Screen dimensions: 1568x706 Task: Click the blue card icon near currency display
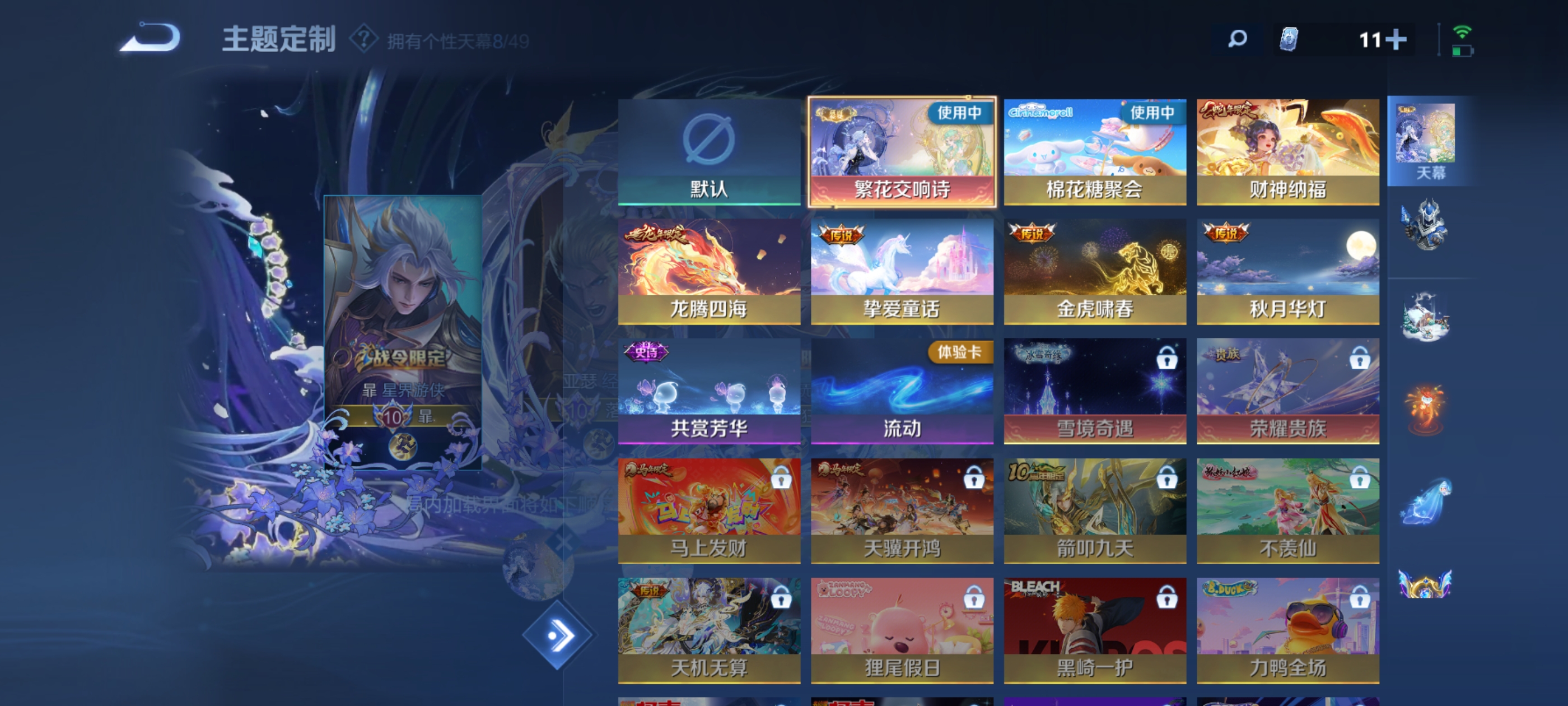[x=1290, y=38]
